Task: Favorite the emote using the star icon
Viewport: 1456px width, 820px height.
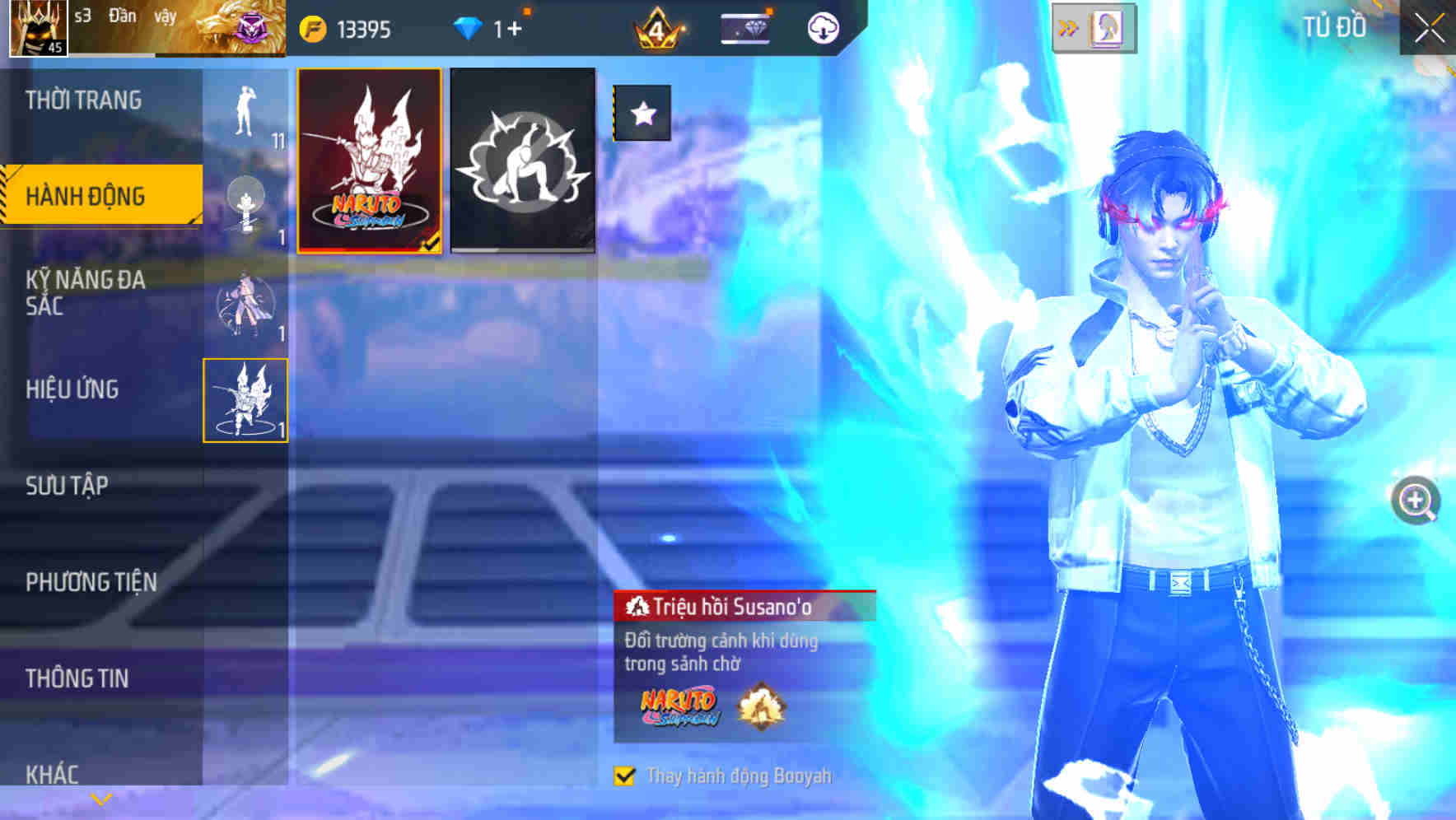Action: click(x=642, y=114)
